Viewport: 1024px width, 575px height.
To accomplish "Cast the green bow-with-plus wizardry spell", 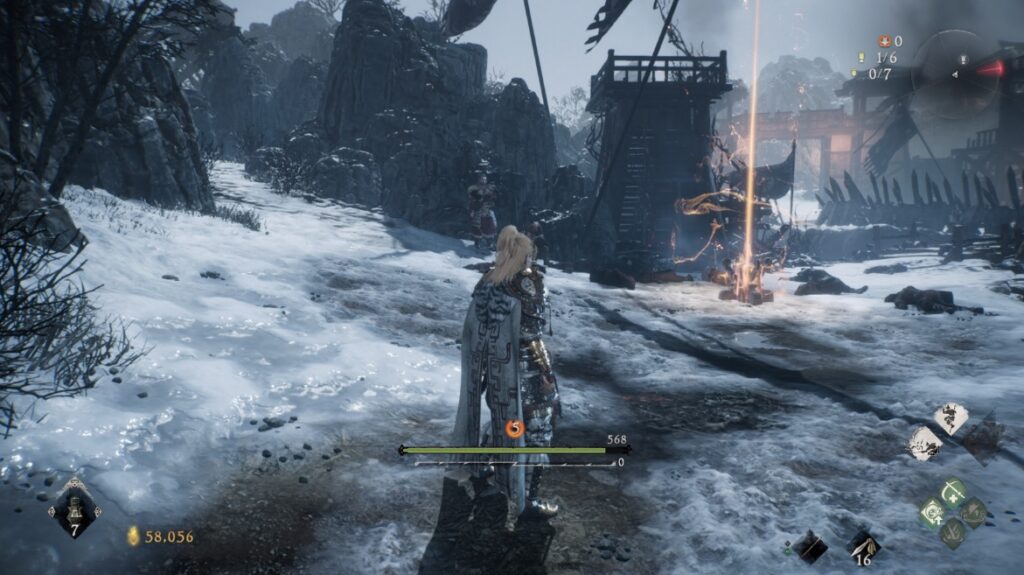I will [x=954, y=491].
